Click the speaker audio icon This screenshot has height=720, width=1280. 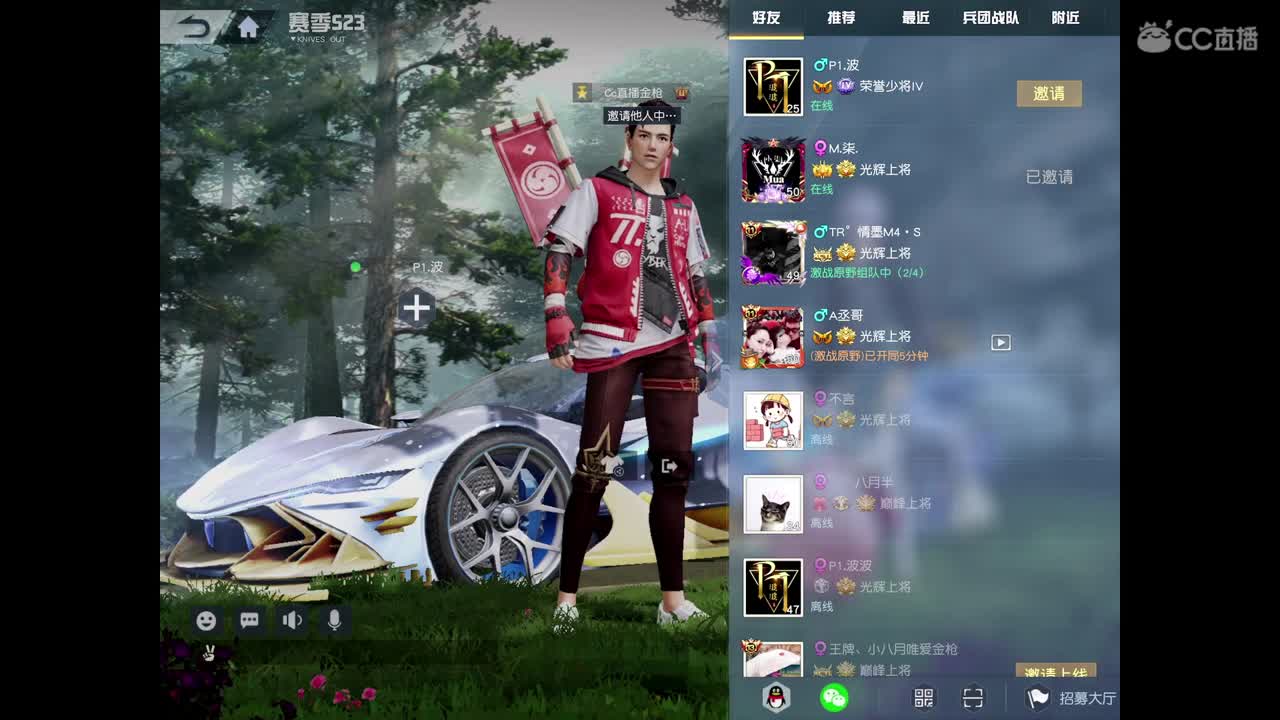[291, 620]
